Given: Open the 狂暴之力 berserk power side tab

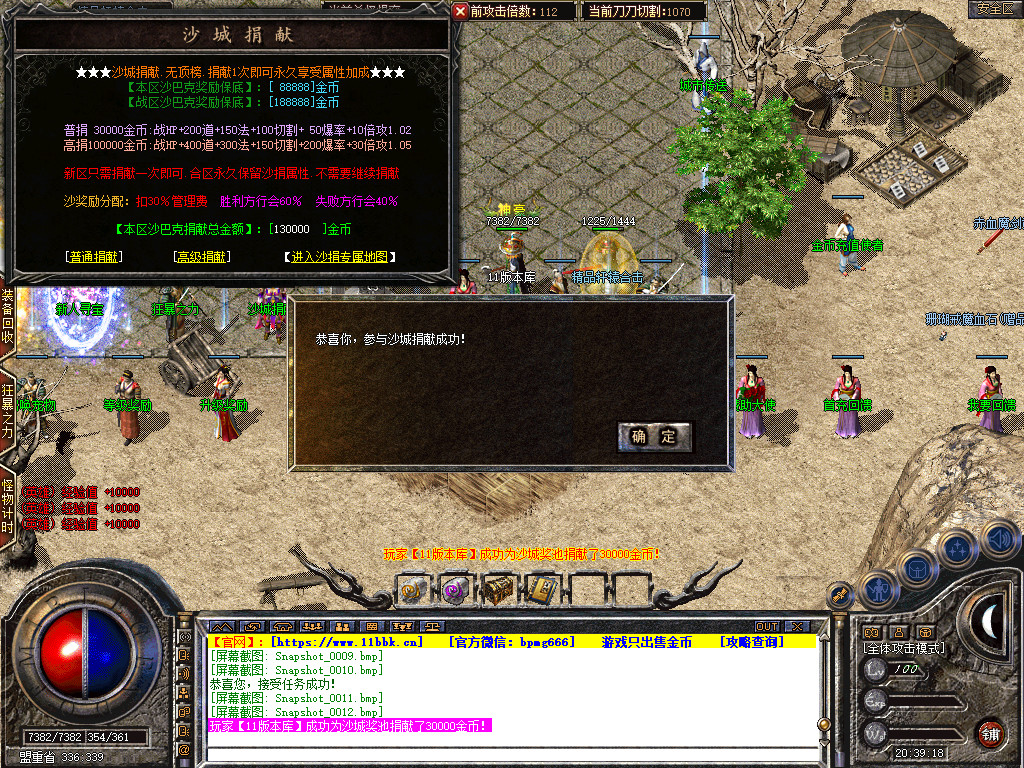Looking at the screenshot, I should pyautogui.click(x=7, y=412).
